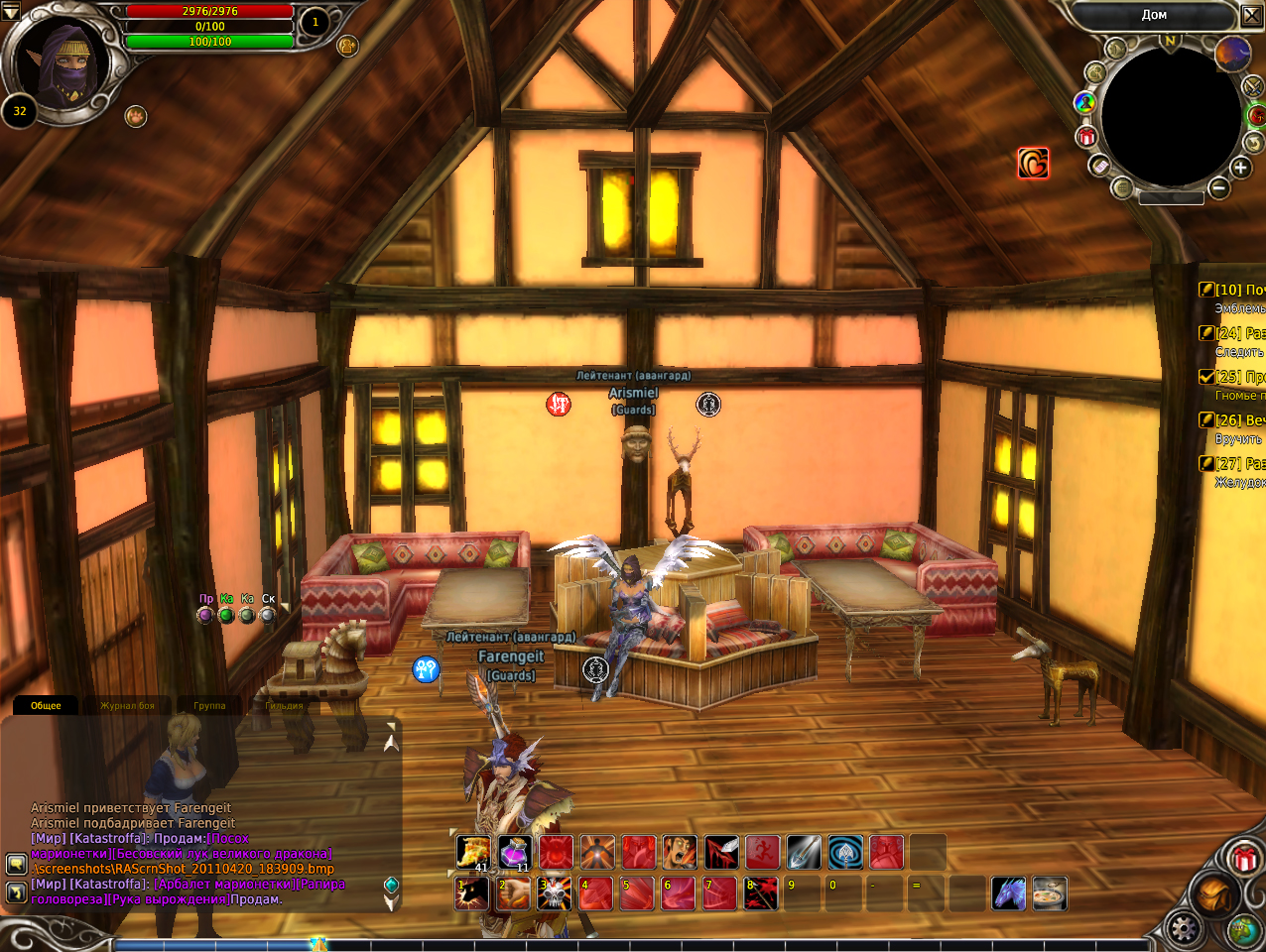Viewport: 1266px width, 952px height.
Task: Use the soup bowl food item on hotbar
Action: click(1050, 893)
